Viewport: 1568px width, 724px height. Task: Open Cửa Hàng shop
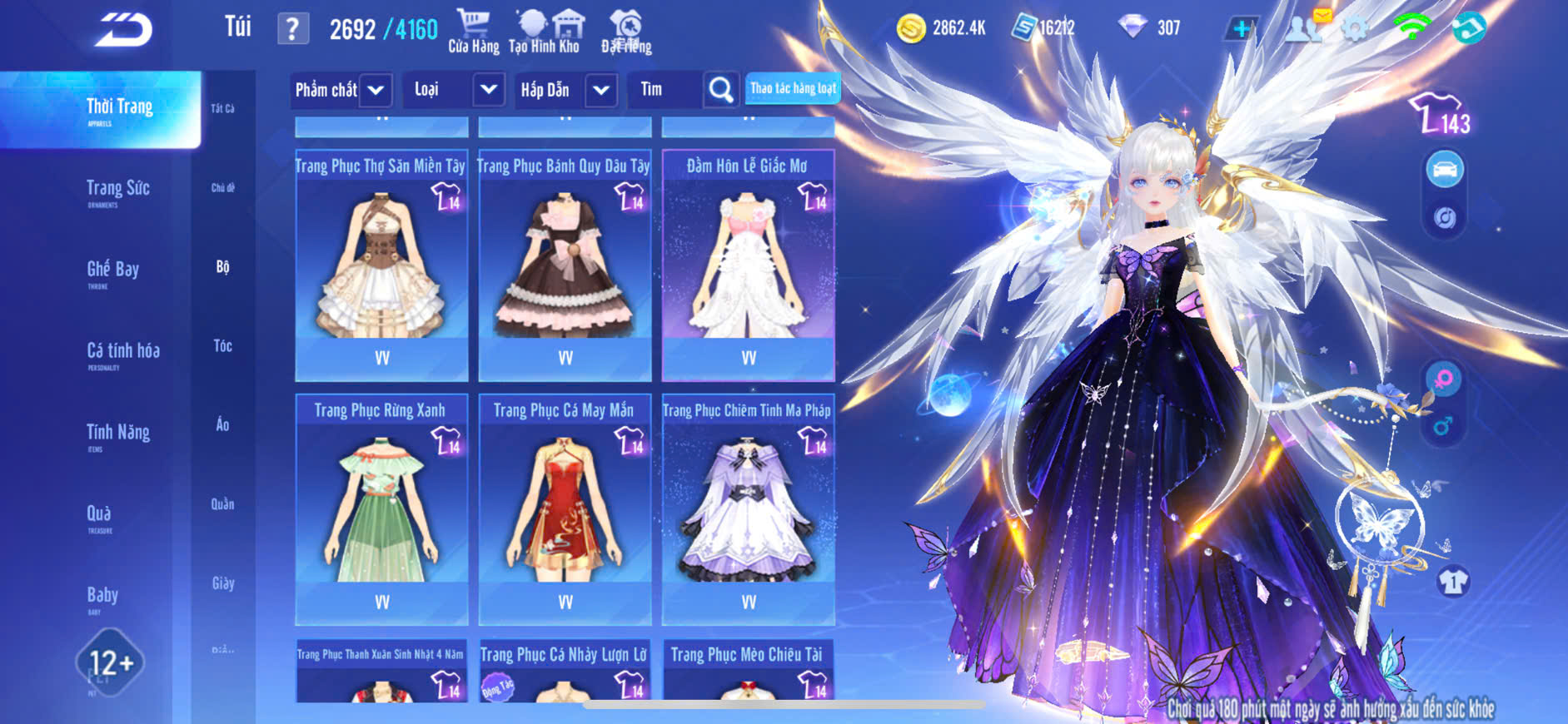[473, 32]
